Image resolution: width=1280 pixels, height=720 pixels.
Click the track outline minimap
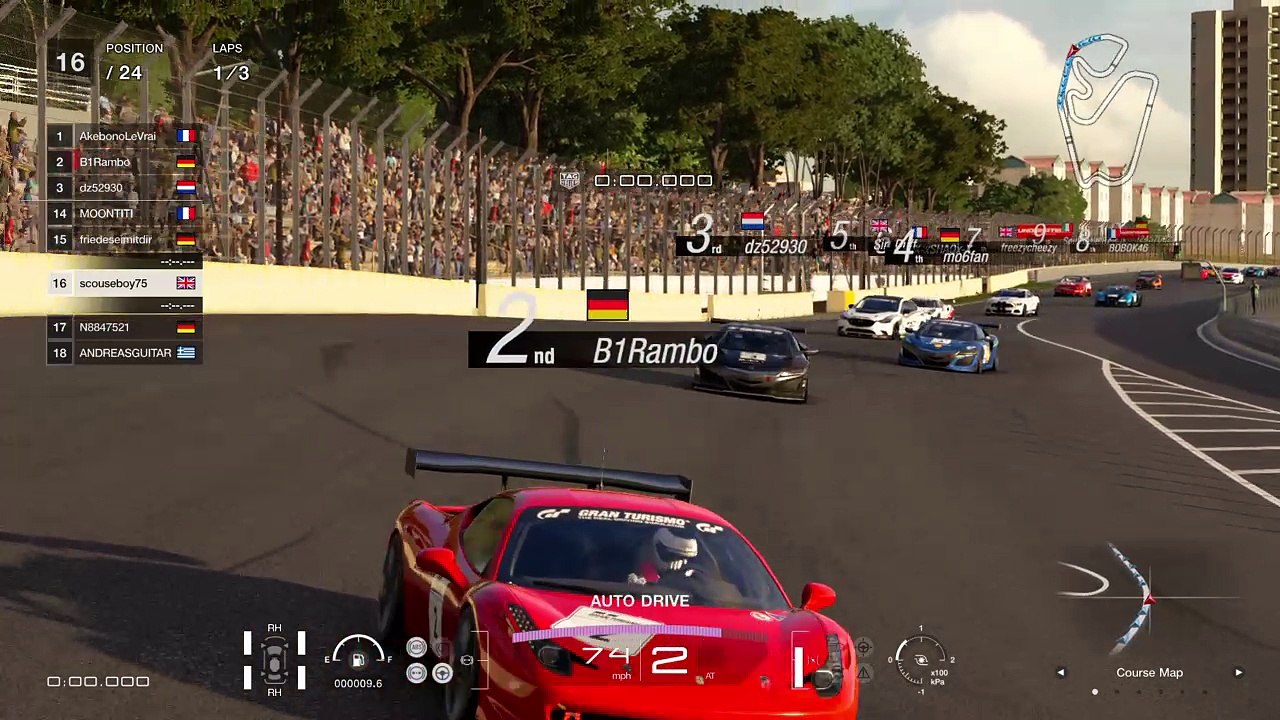(x=1107, y=96)
